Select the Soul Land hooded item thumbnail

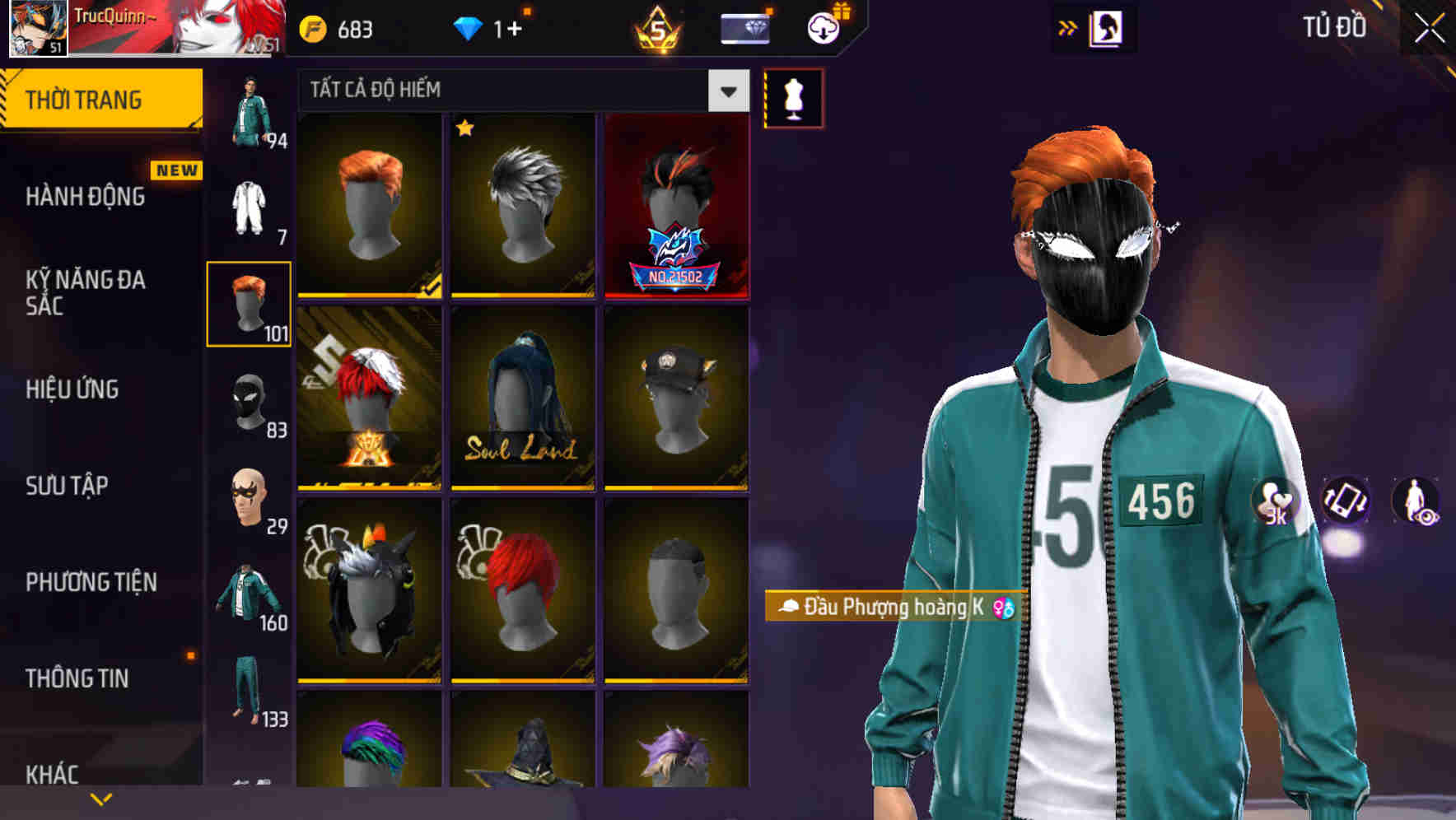(523, 401)
